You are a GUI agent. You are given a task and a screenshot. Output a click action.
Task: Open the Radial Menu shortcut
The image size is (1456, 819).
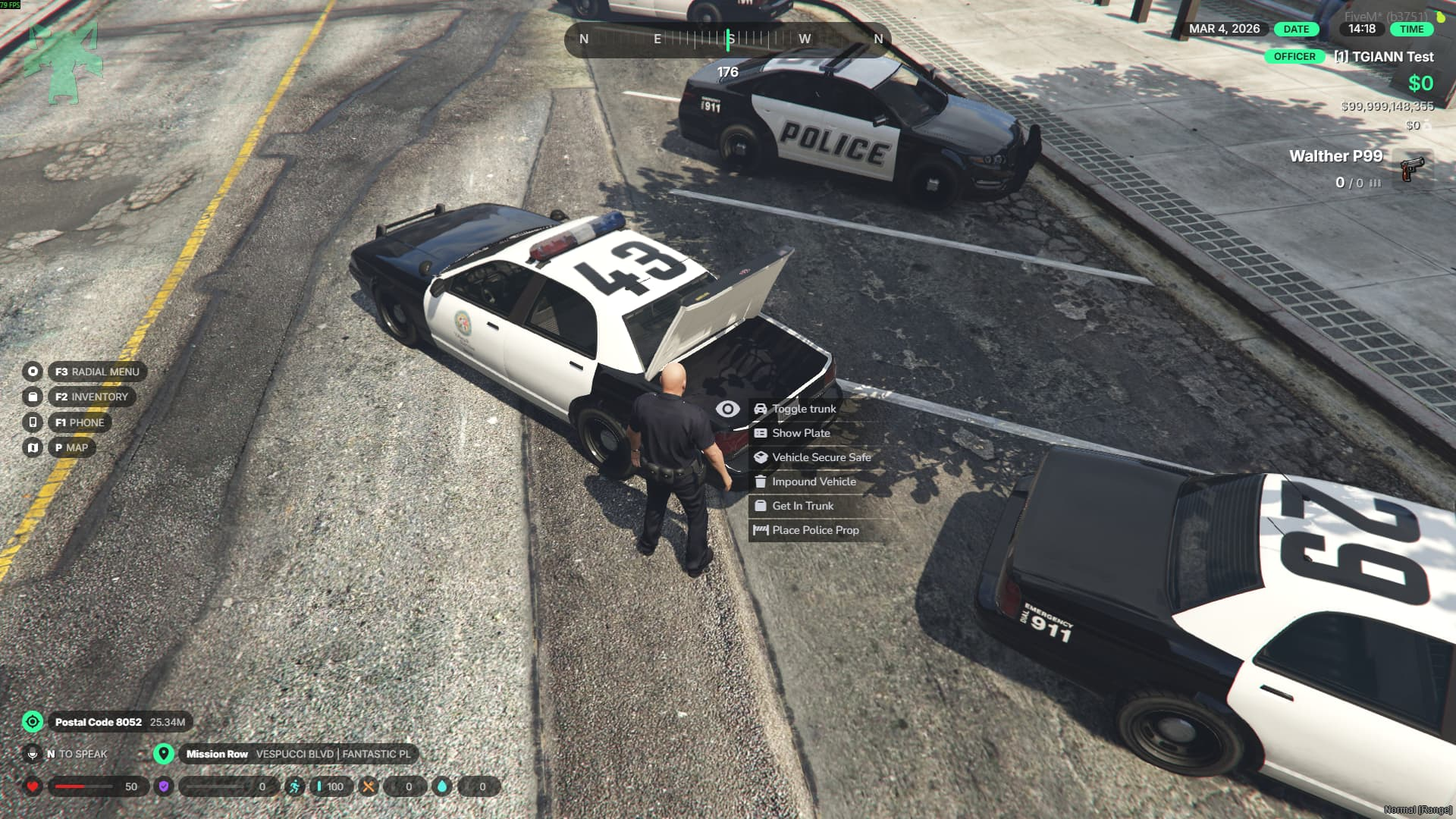pyautogui.click(x=96, y=372)
